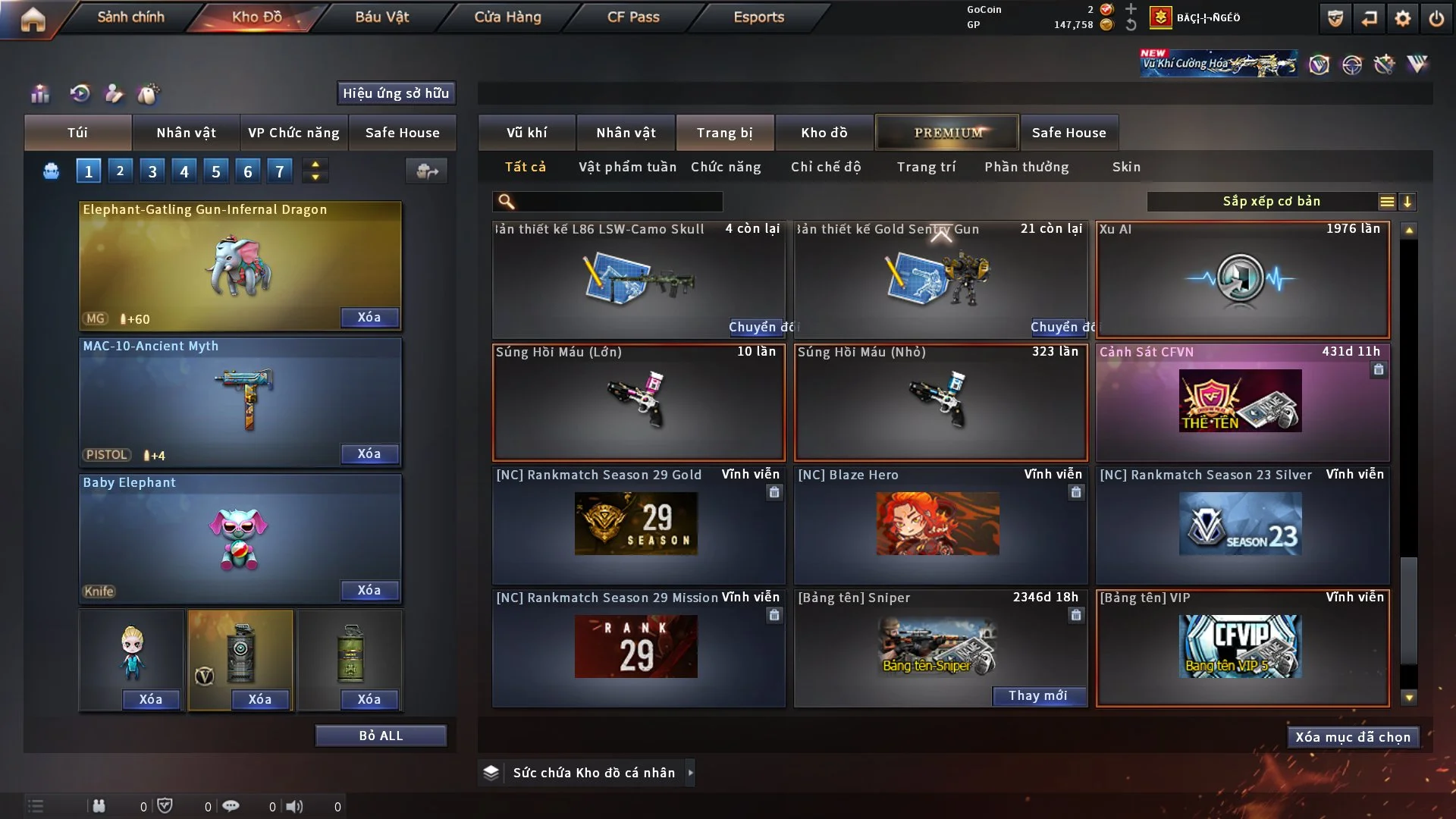Click the Bỏ ALL button

[381, 736]
